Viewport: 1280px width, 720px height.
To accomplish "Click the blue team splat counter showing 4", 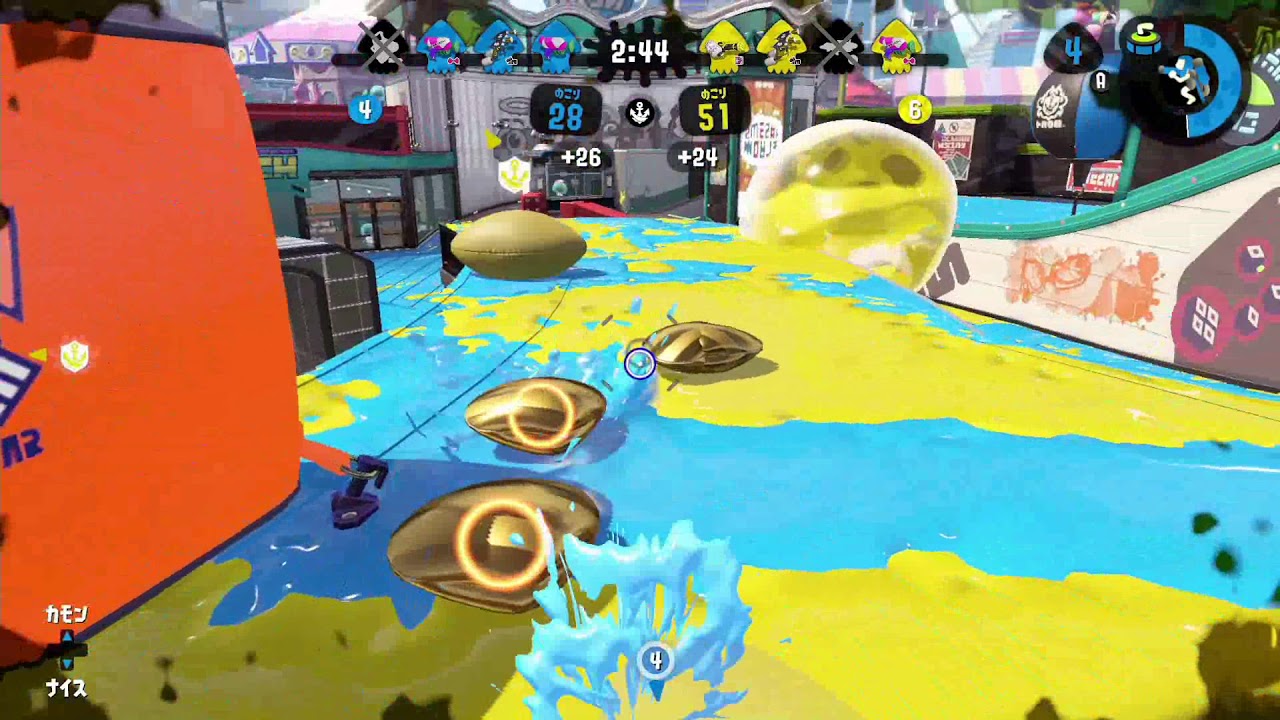I will [x=364, y=110].
